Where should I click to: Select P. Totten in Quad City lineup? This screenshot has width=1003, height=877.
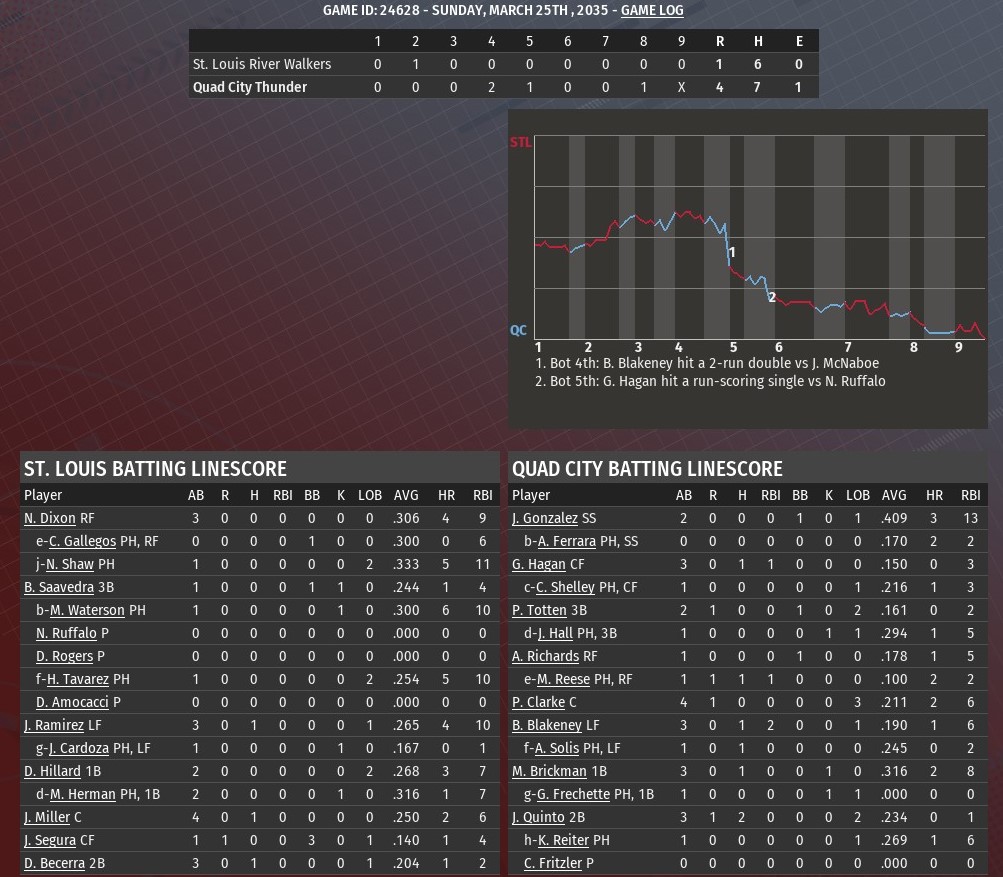point(538,610)
